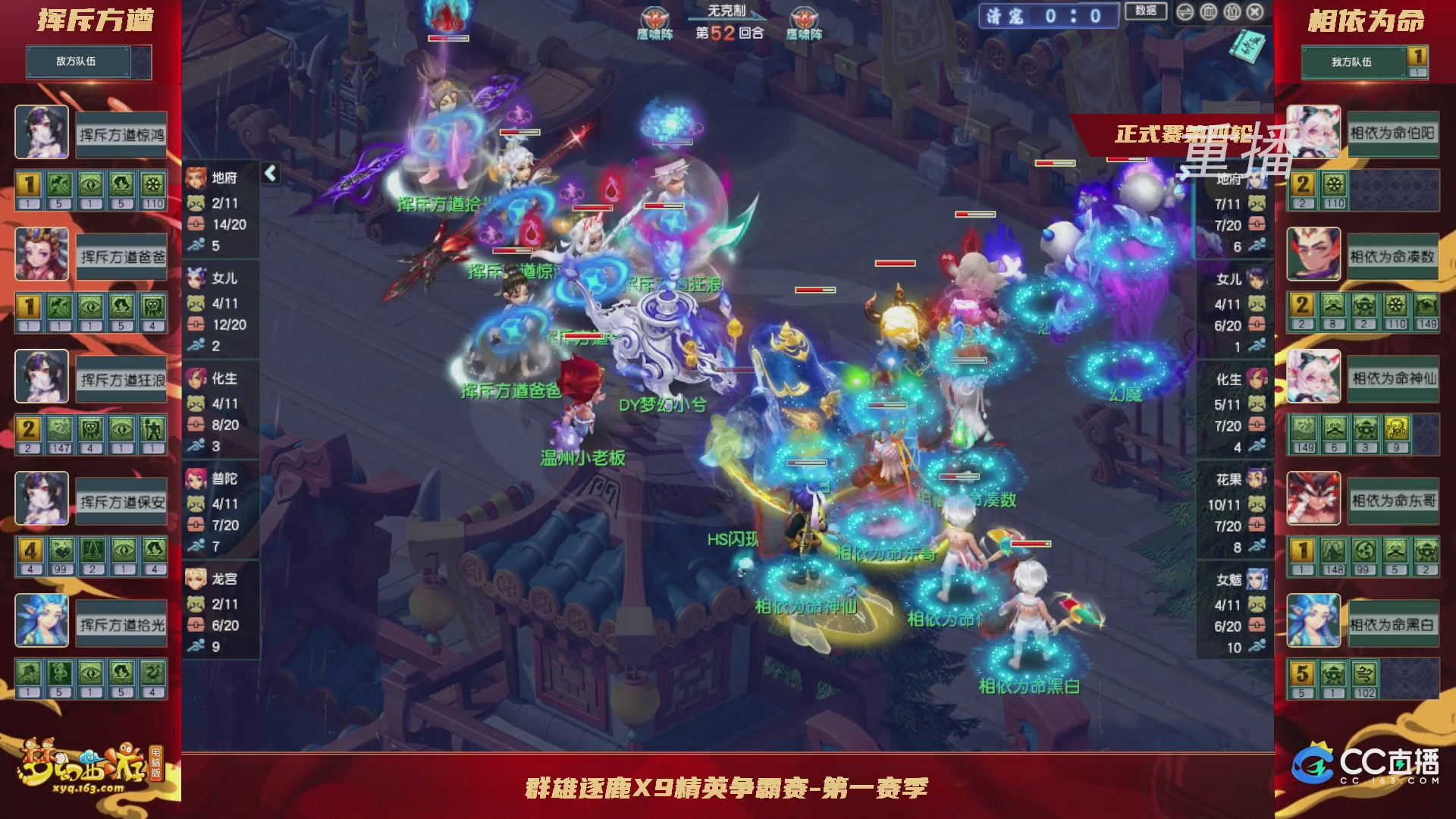Image resolution: width=1456 pixels, height=819 pixels.
Task: Collapse the unit stats panel via the left chevron
Action: (x=269, y=173)
